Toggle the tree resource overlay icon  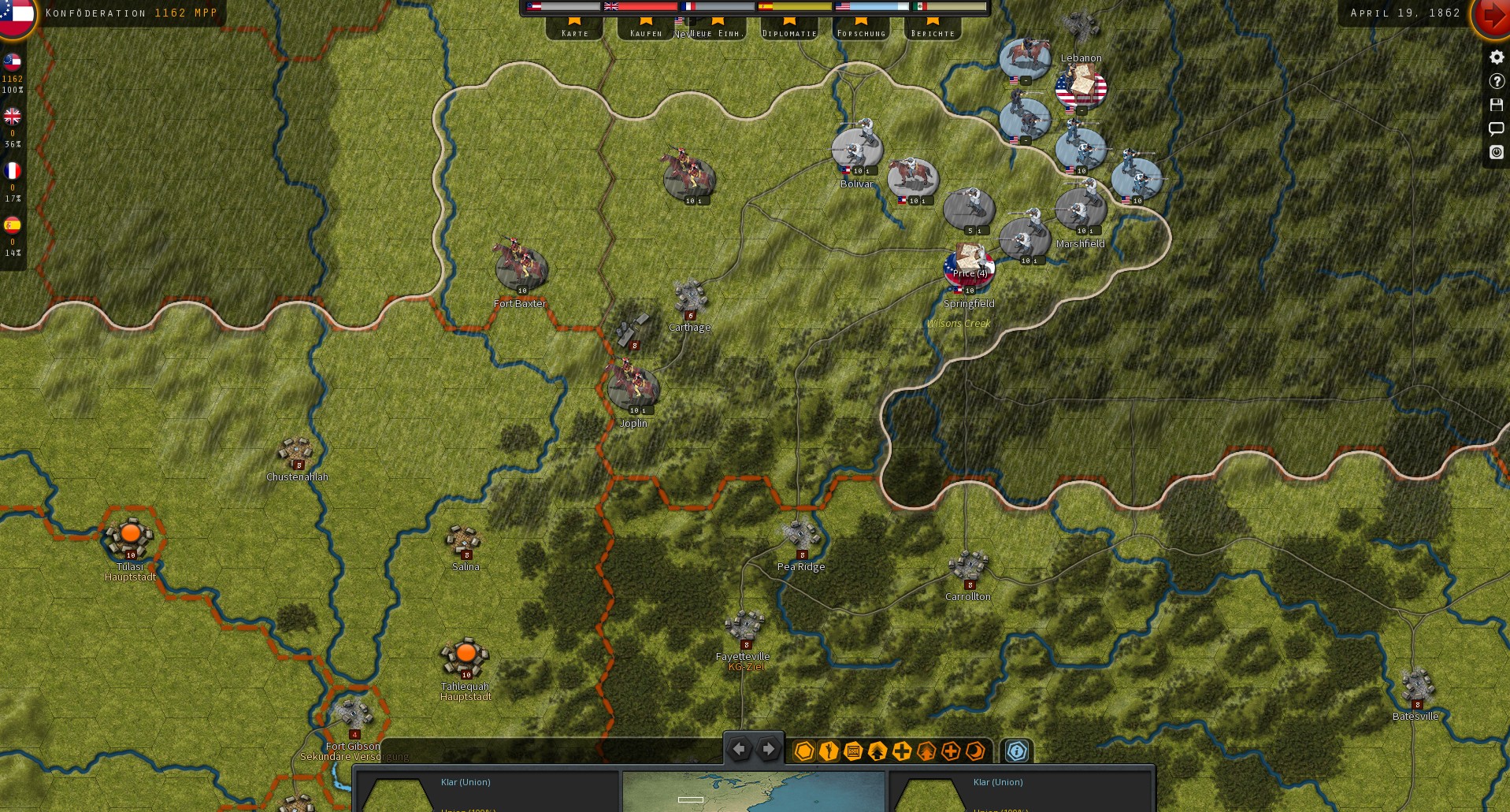coord(927,751)
